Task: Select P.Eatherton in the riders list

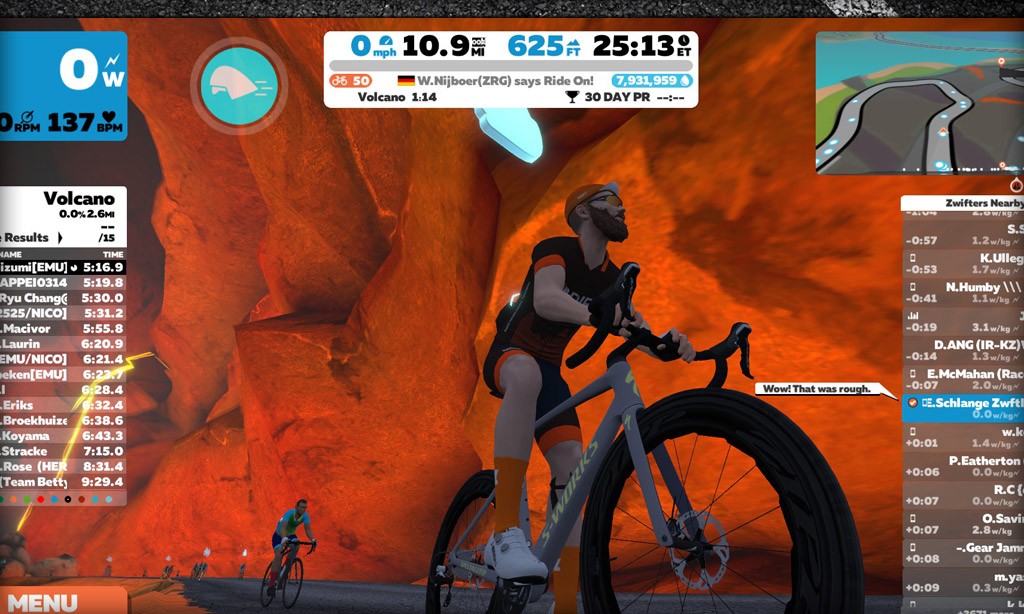Action: [x=963, y=466]
